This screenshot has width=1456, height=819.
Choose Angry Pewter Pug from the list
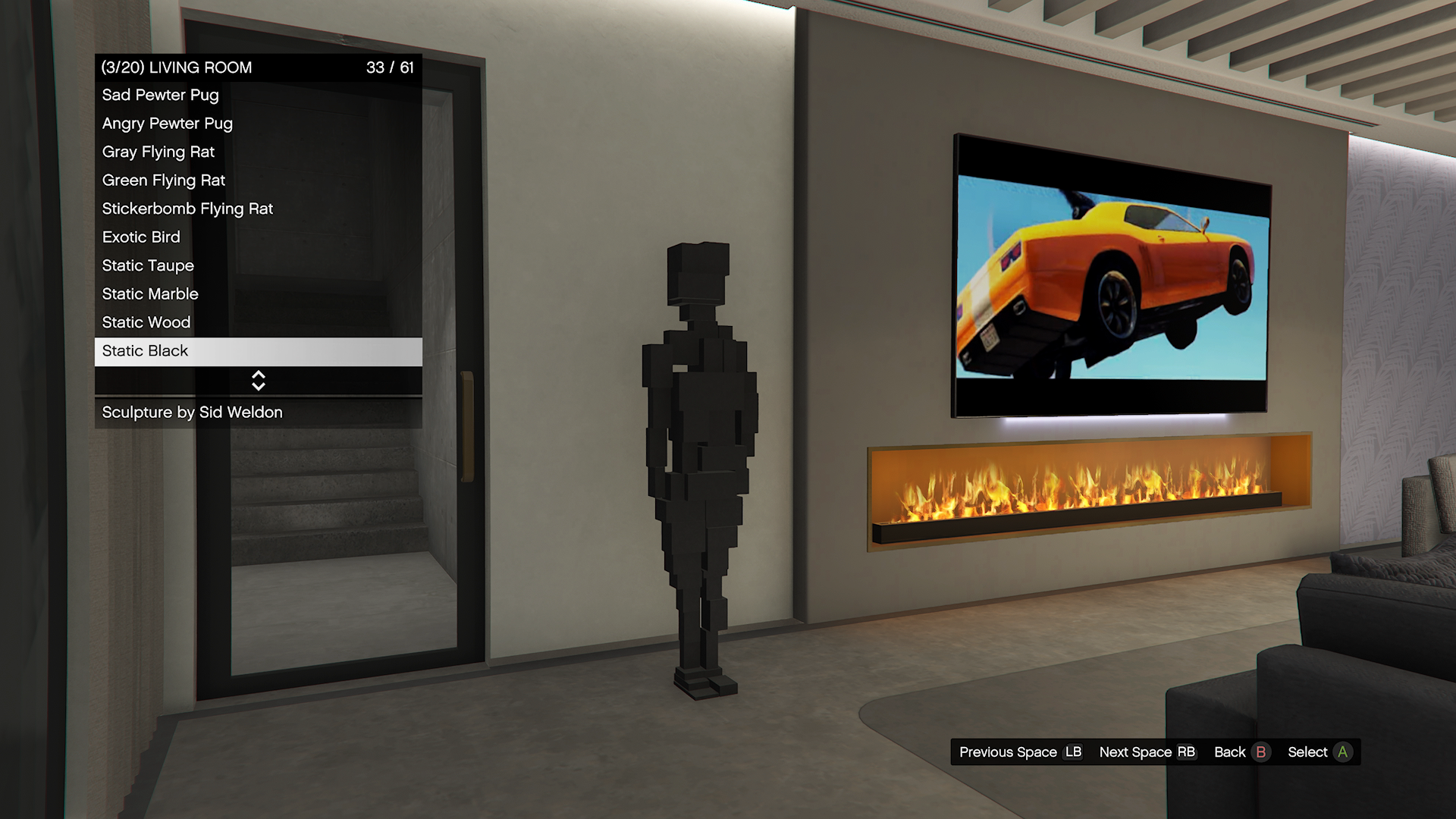coord(258,124)
